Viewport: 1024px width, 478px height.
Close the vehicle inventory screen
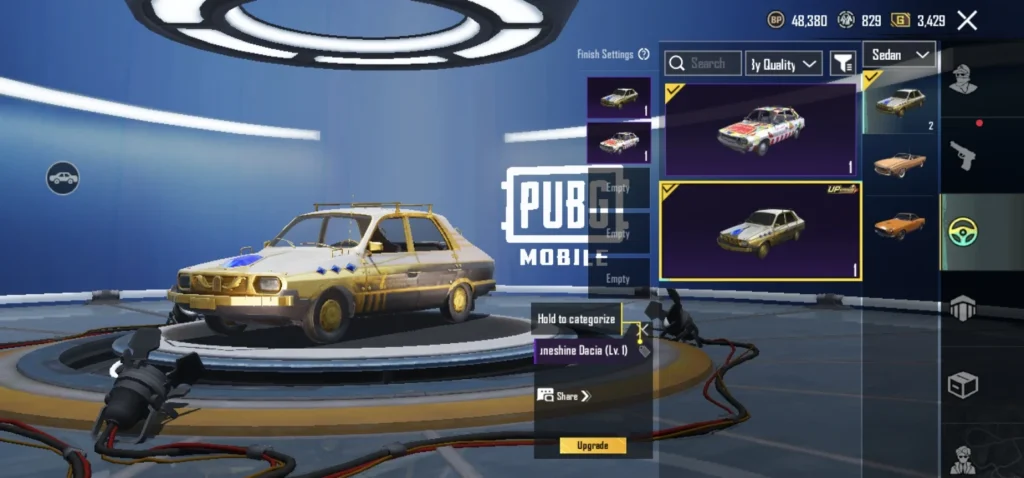[x=967, y=20]
